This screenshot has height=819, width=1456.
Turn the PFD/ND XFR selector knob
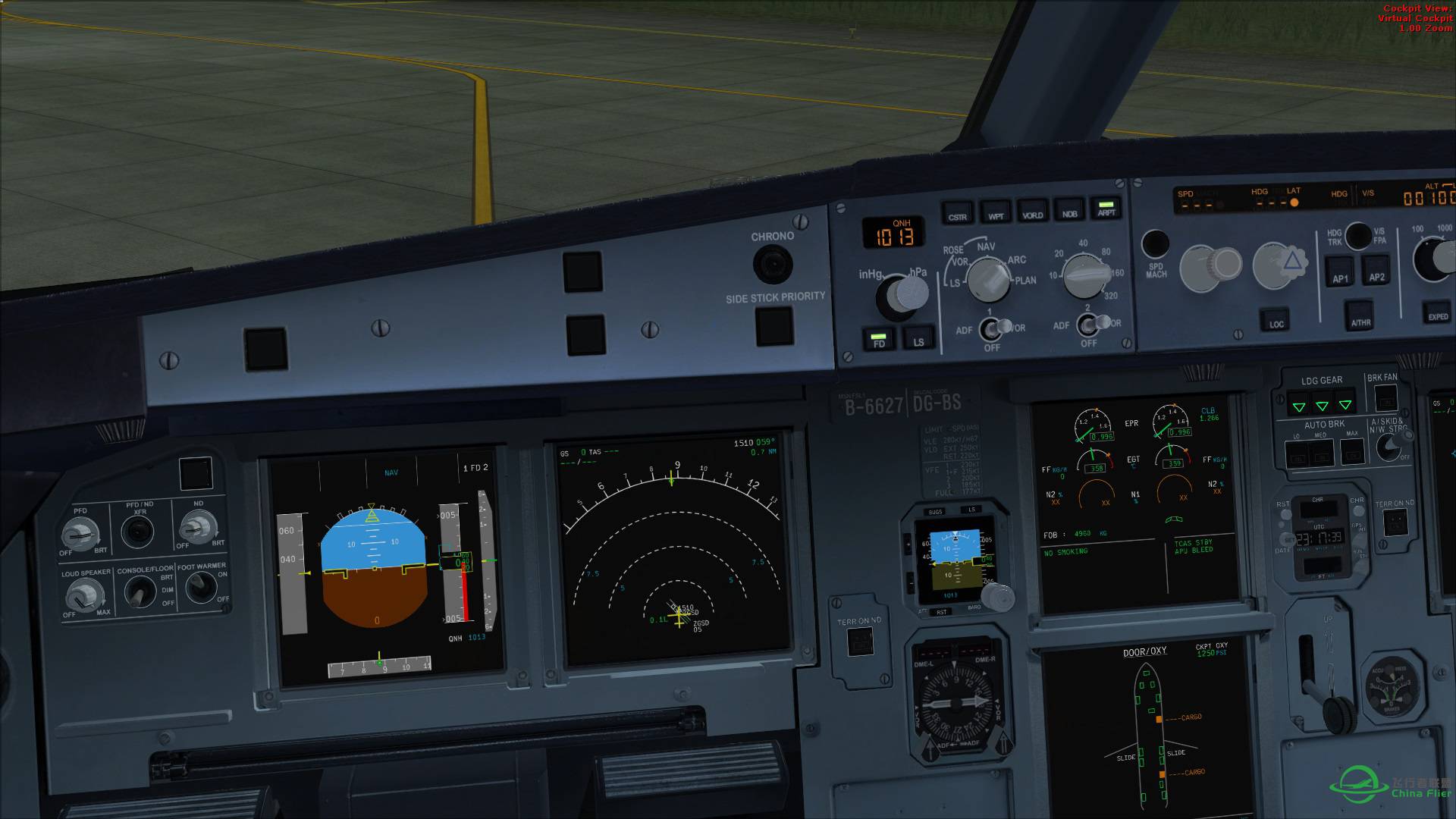point(138,531)
